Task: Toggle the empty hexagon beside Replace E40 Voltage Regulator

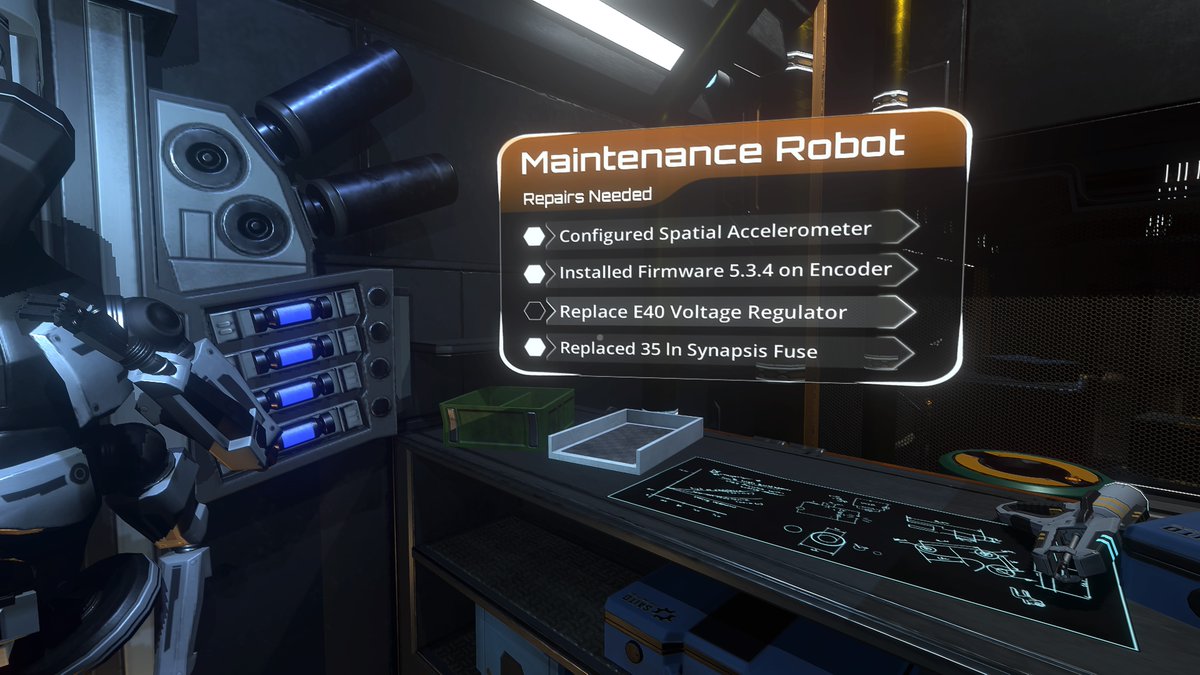Action: click(535, 311)
